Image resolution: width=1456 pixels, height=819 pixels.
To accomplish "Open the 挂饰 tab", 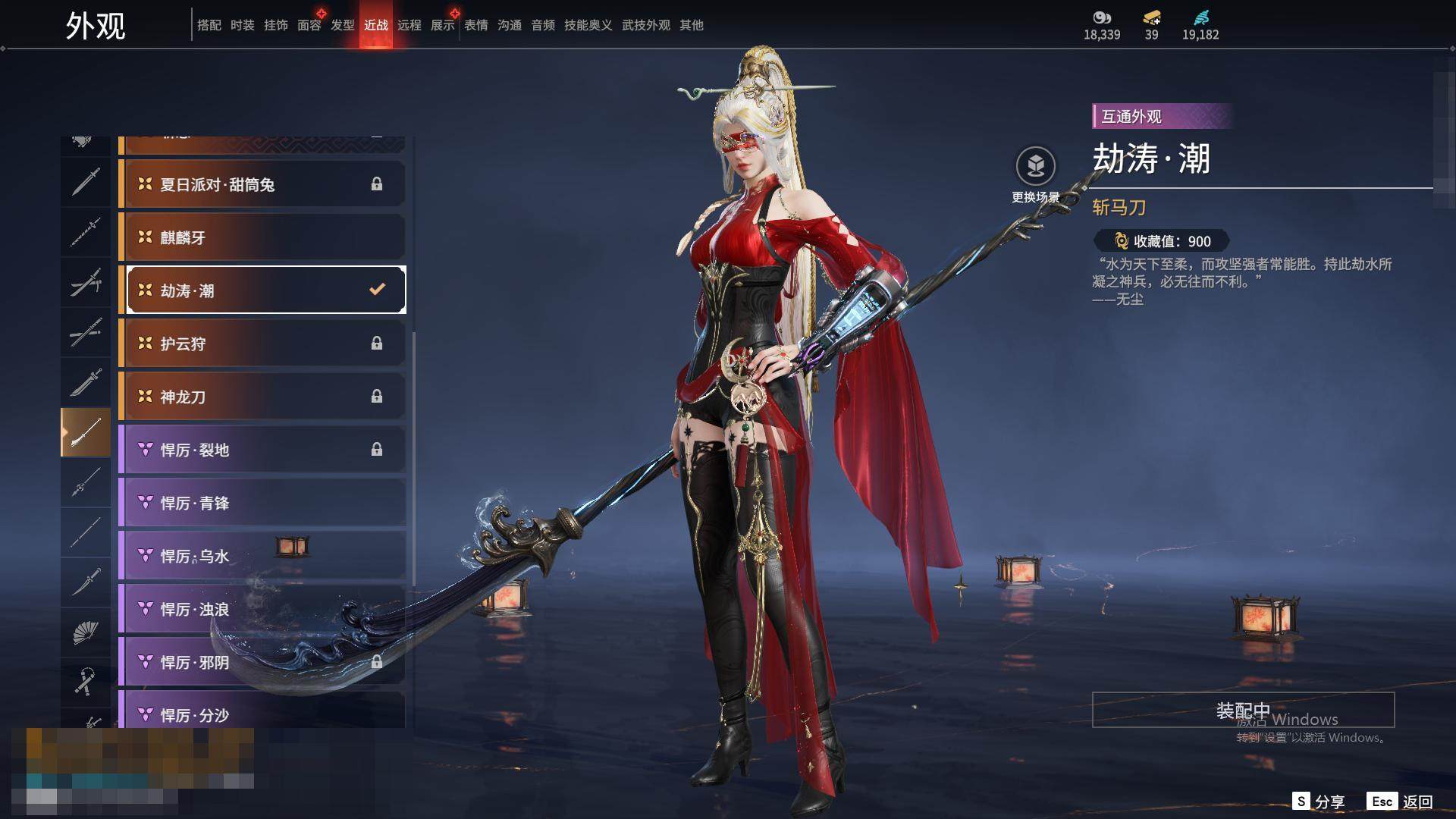I will pyautogui.click(x=276, y=25).
